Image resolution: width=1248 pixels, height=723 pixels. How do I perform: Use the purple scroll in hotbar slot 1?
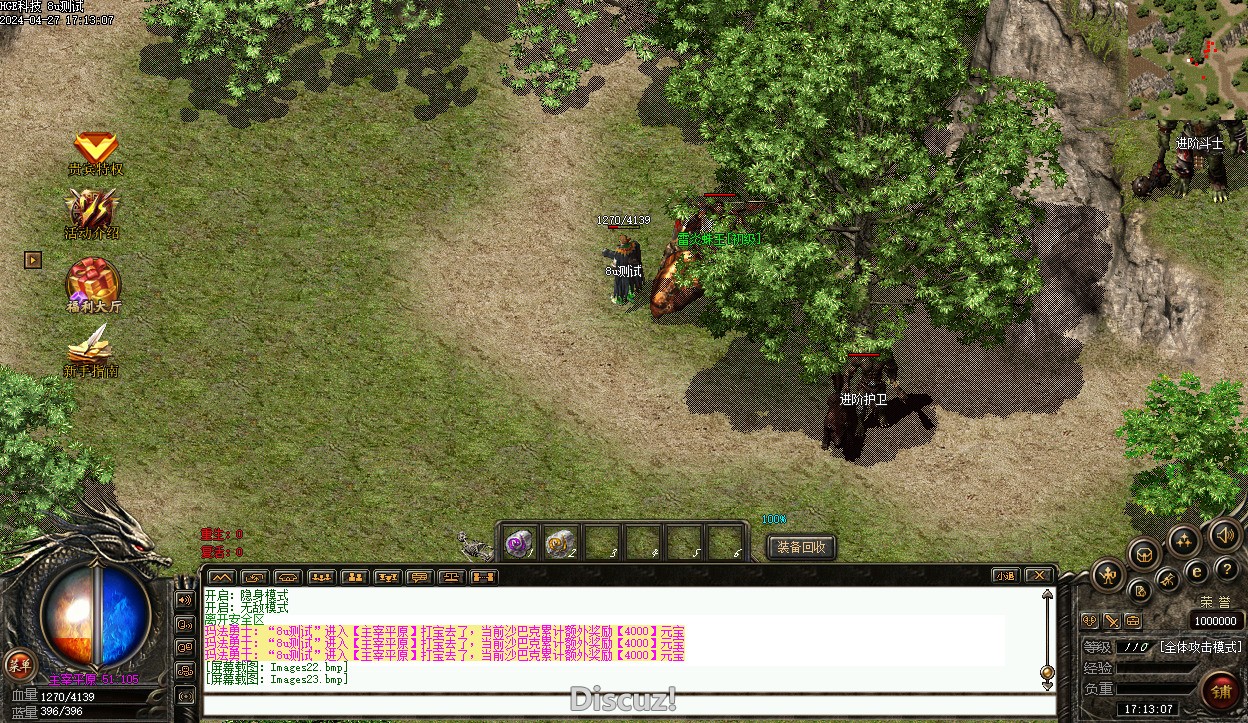tap(519, 544)
